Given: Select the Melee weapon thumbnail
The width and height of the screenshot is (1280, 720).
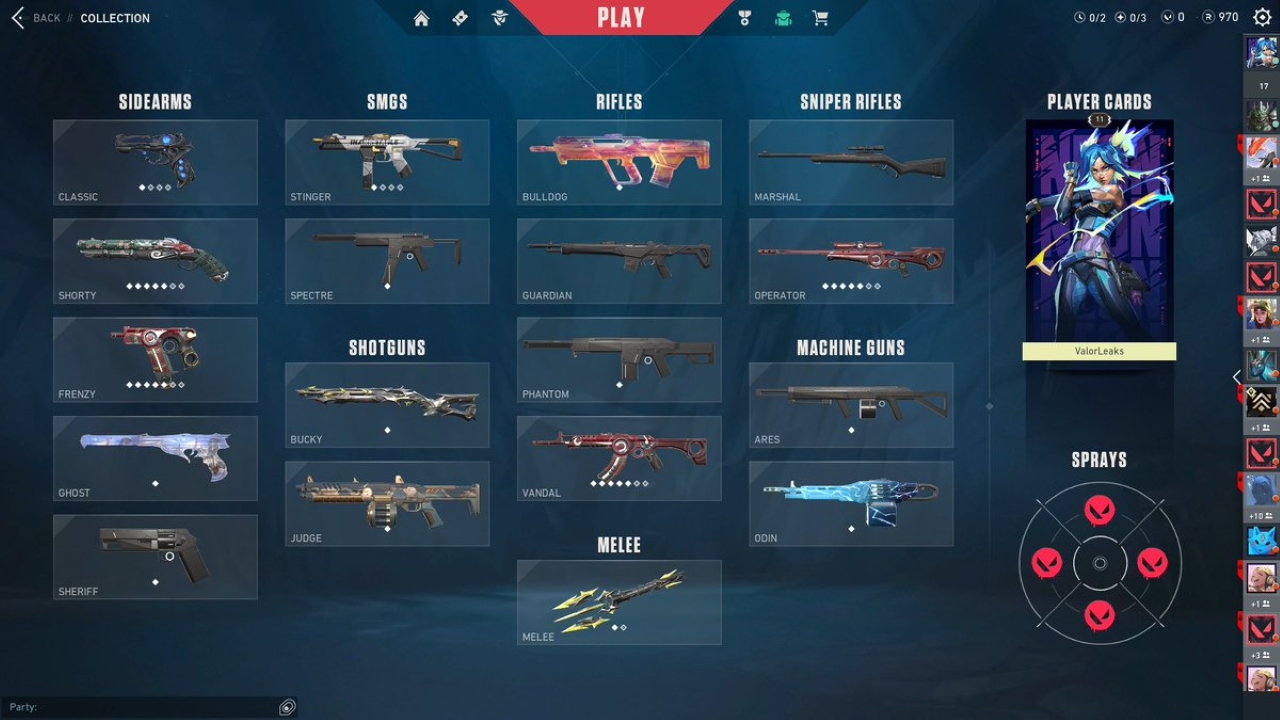Looking at the screenshot, I should (x=618, y=602).
